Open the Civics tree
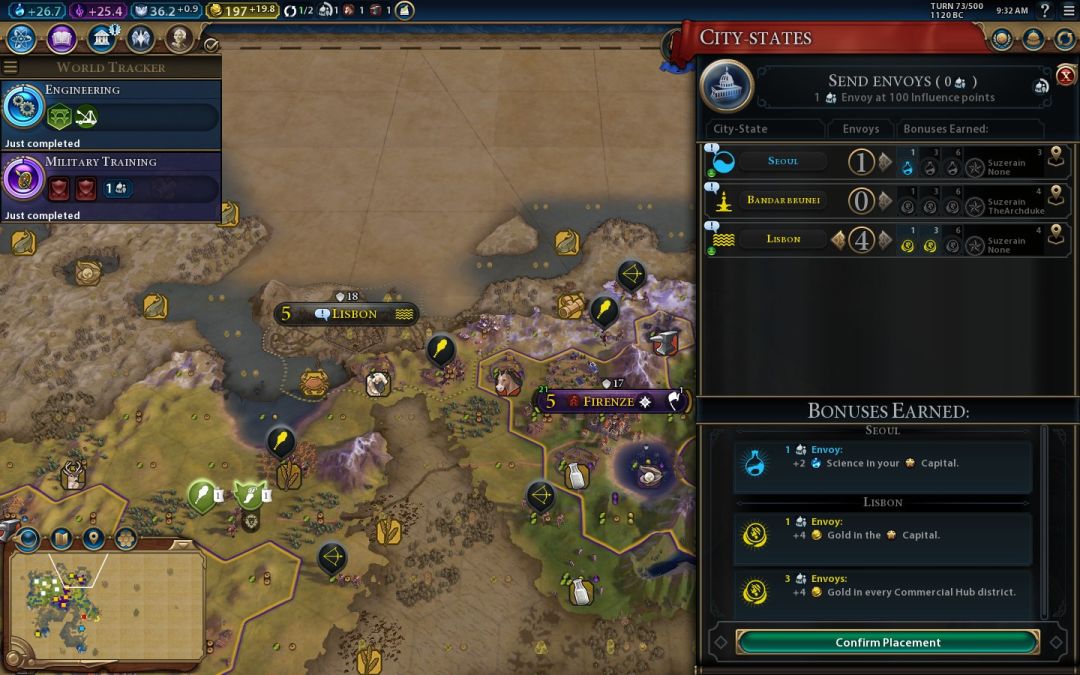 62,39
